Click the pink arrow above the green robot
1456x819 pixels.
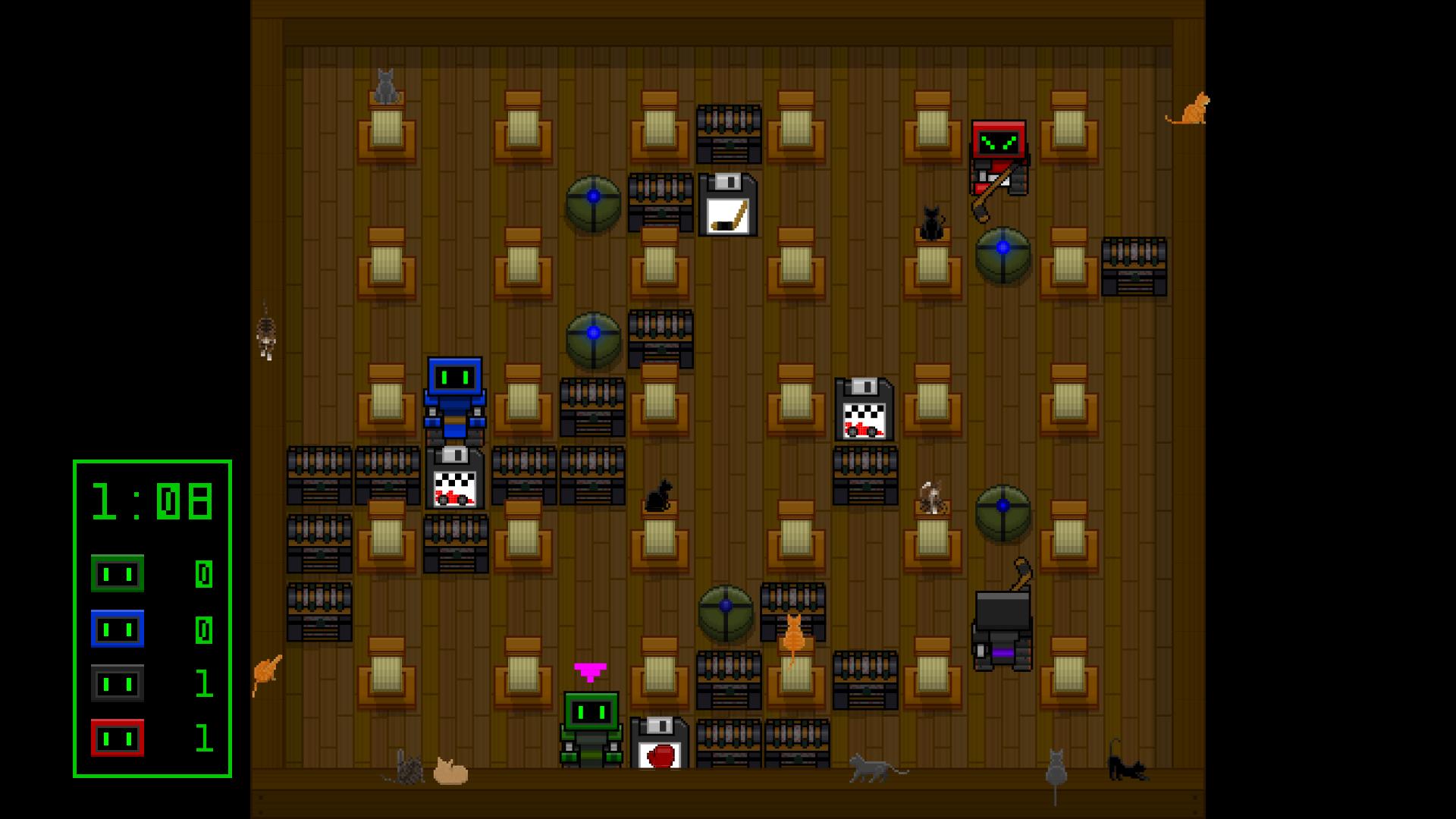(x=590, y=671)
